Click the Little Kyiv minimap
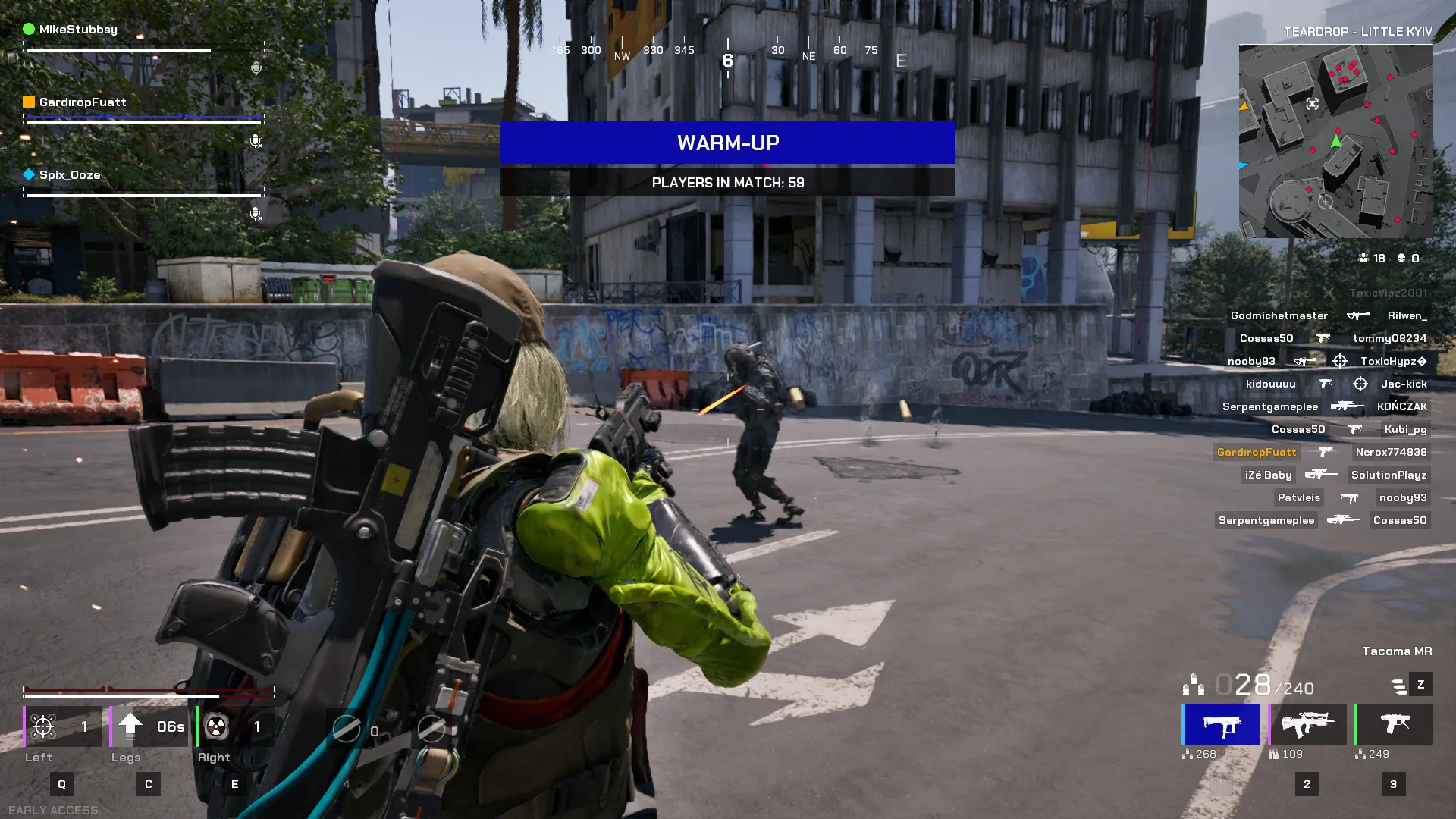Screen dimensions: 1456x819 tap(1335, 141)
